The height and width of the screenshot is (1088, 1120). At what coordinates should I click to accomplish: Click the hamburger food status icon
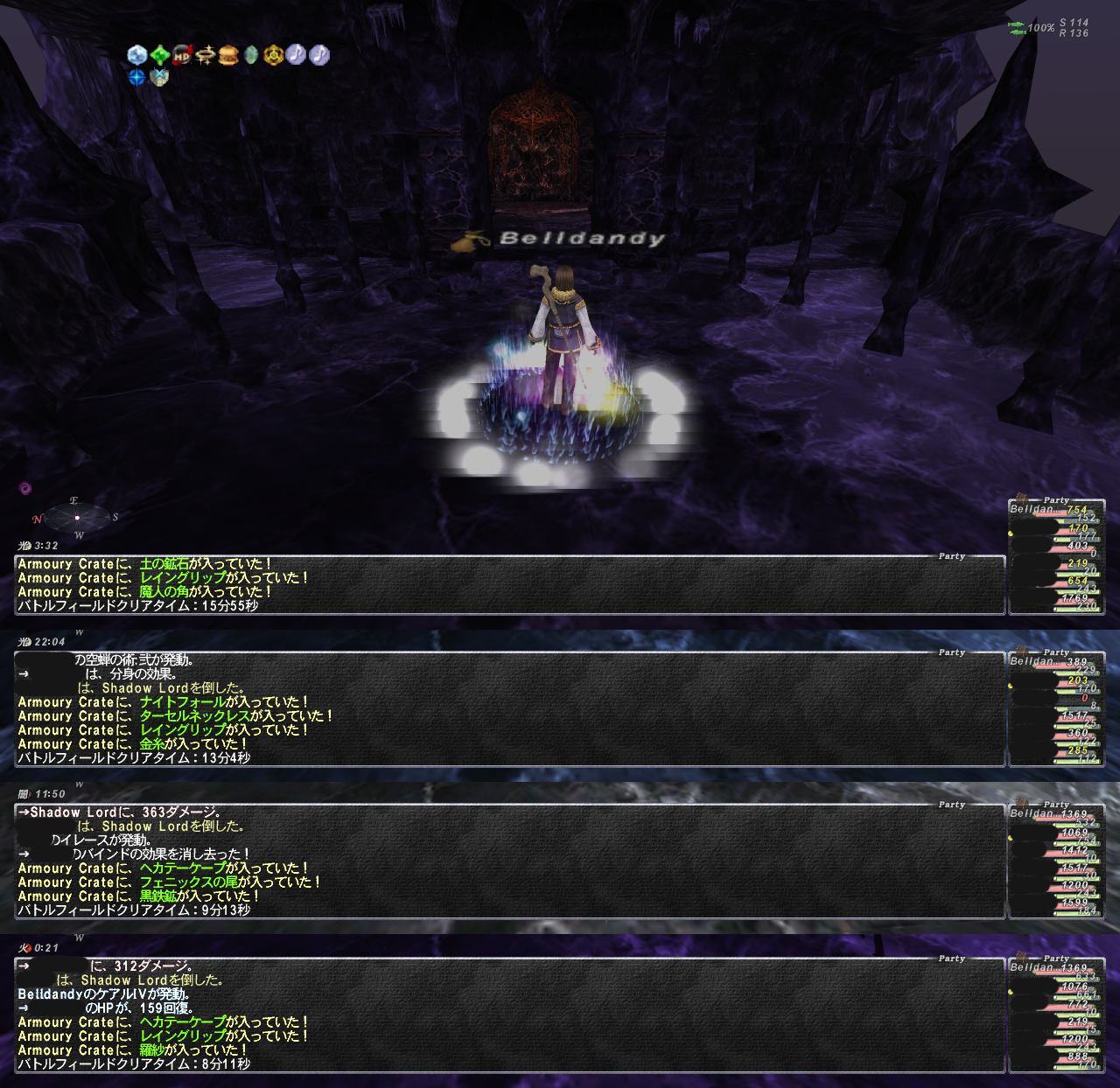point(228,55)
